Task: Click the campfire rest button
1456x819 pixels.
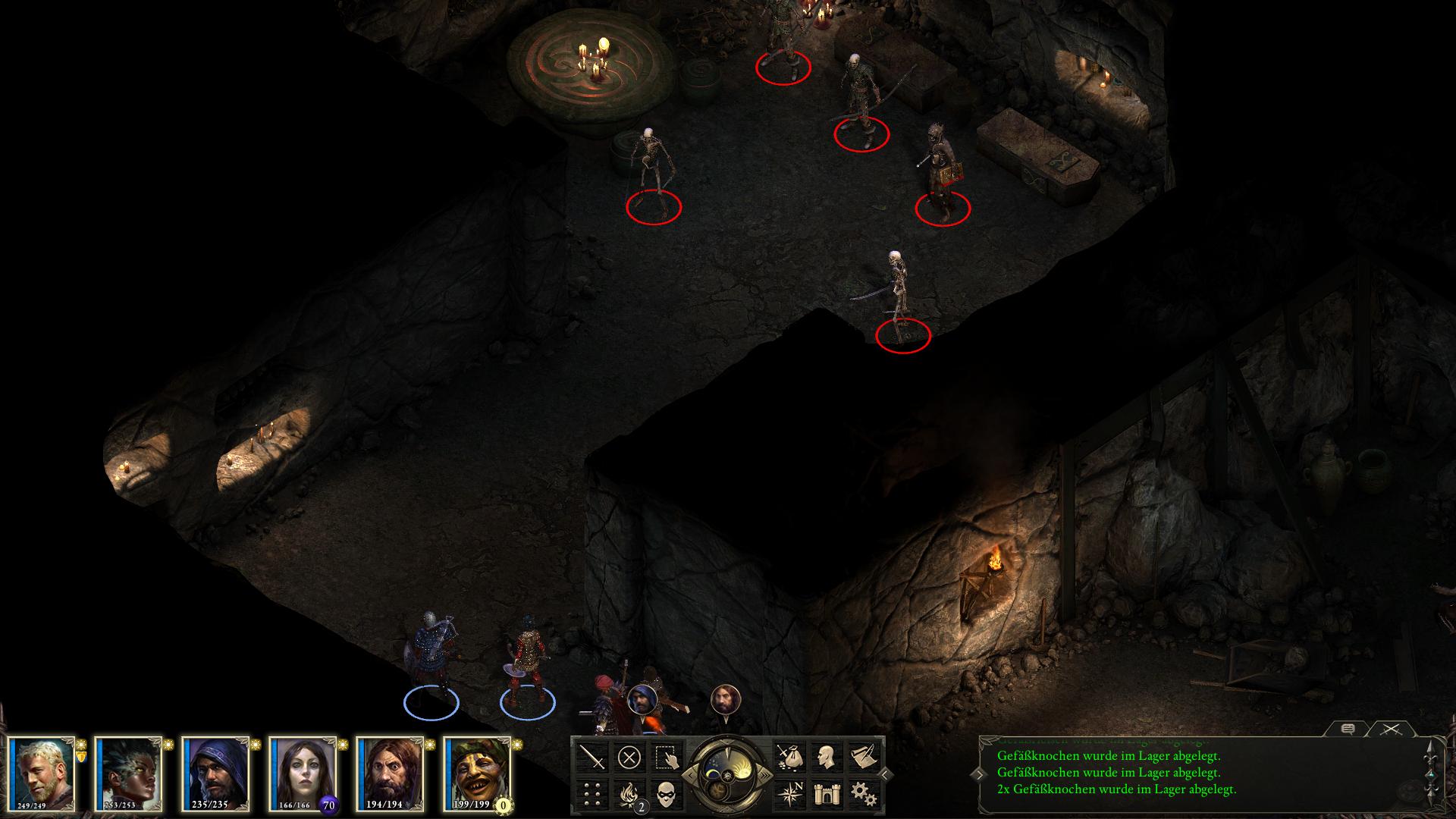Action: click(x=629, y=794)
